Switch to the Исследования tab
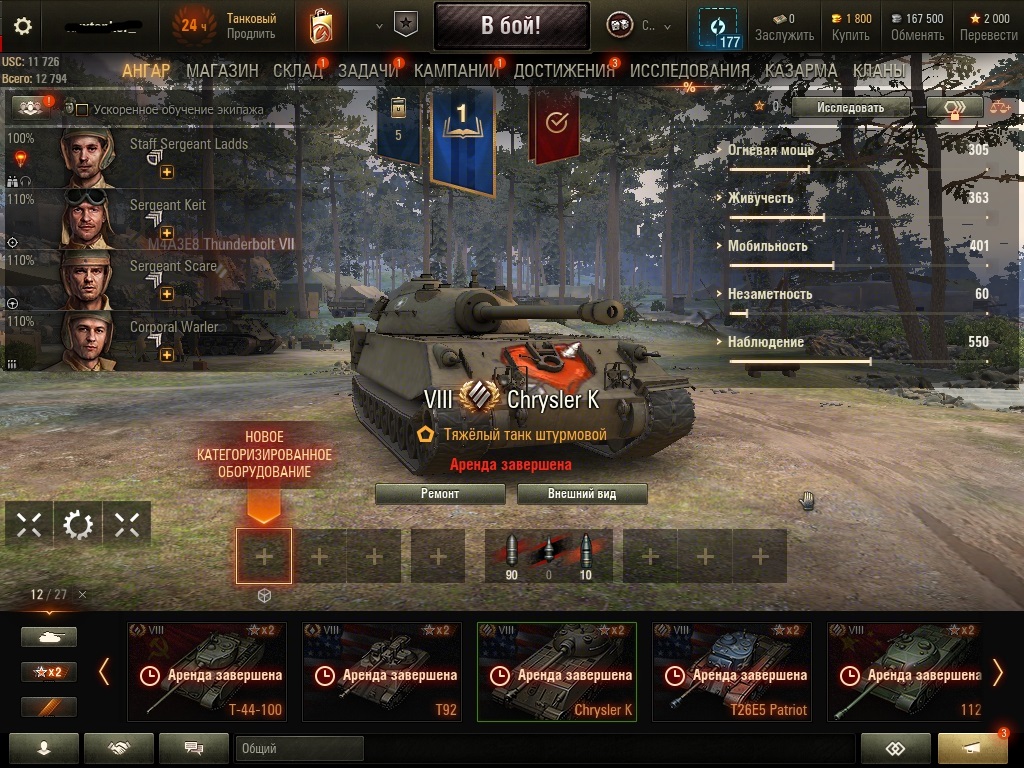 [689, 70]
